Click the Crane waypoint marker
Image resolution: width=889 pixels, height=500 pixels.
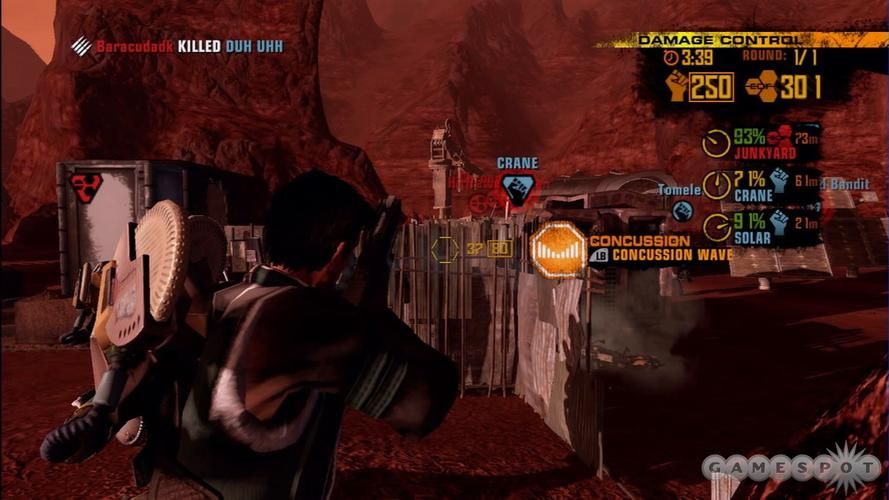pyautogui.click(x=517, y=187)
